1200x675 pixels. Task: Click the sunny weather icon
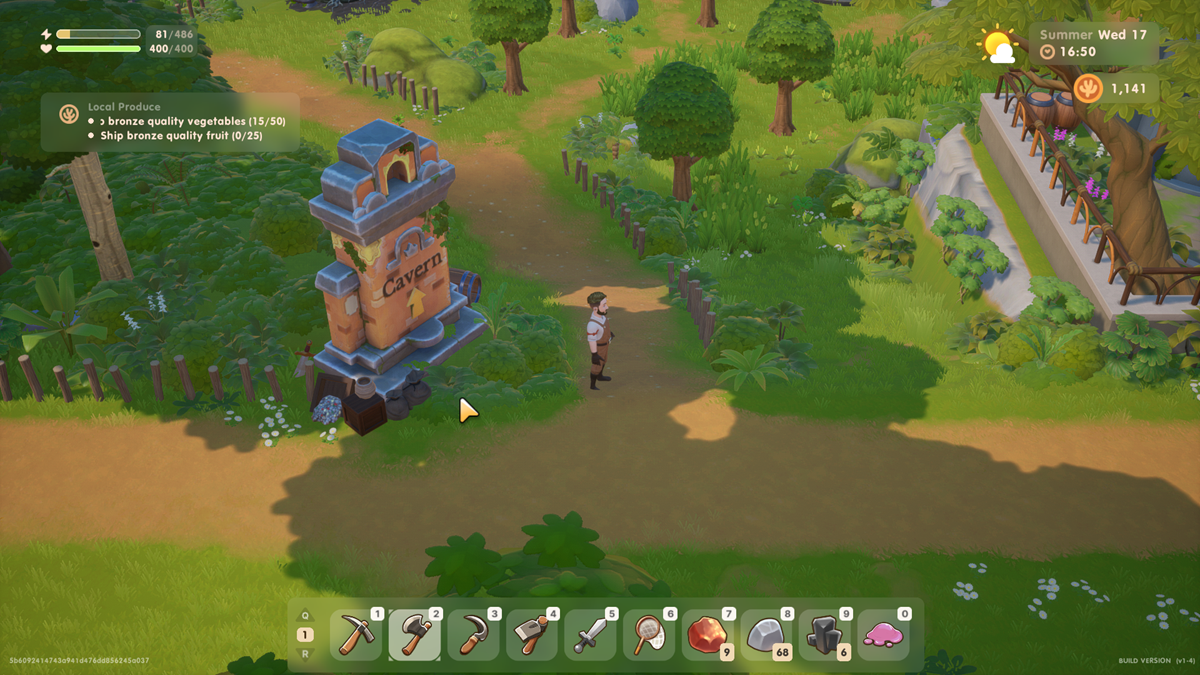tap(998, 45)
